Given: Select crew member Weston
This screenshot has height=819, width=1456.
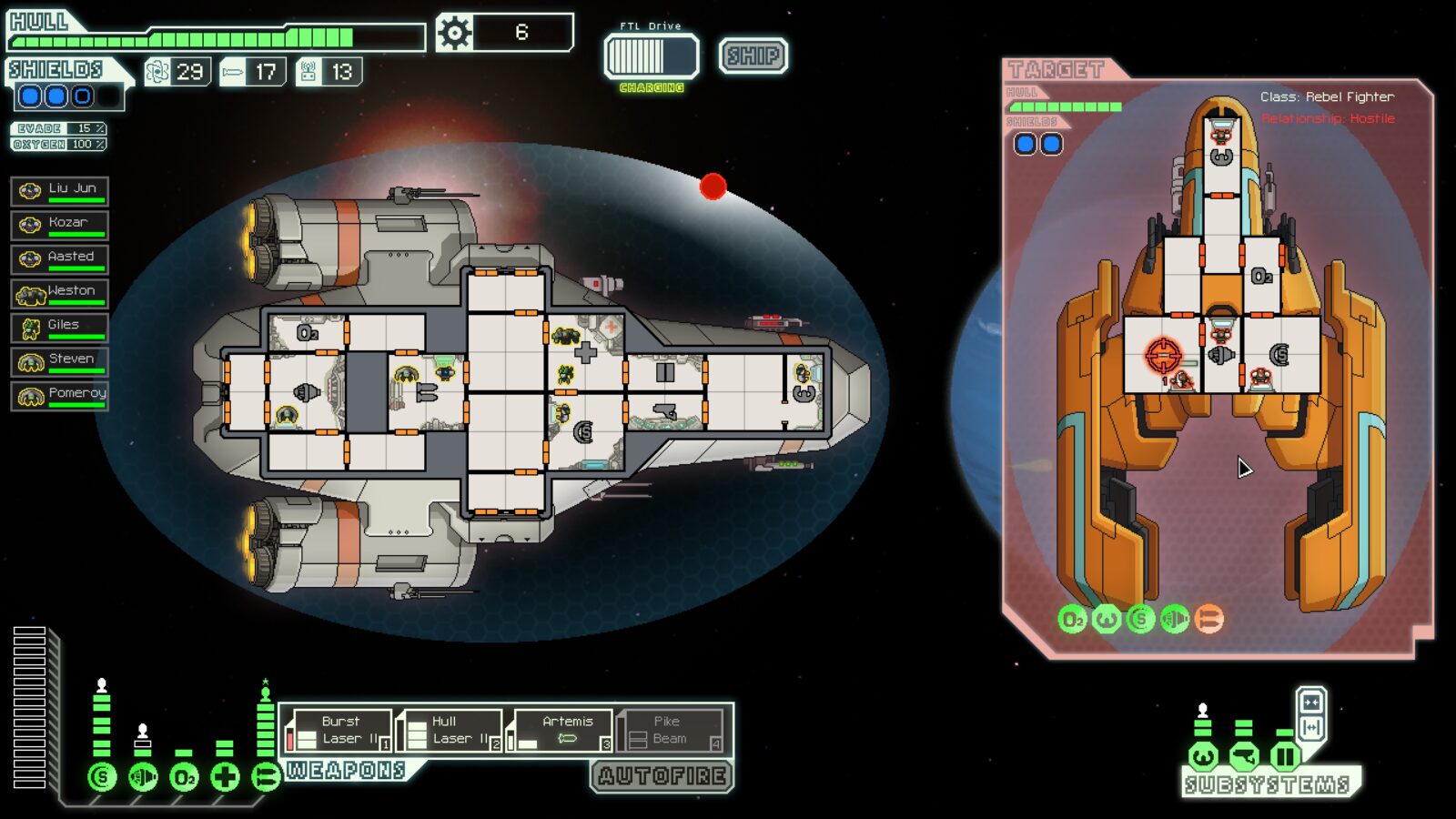Looking at the screenshot, I should click(60, 293).
